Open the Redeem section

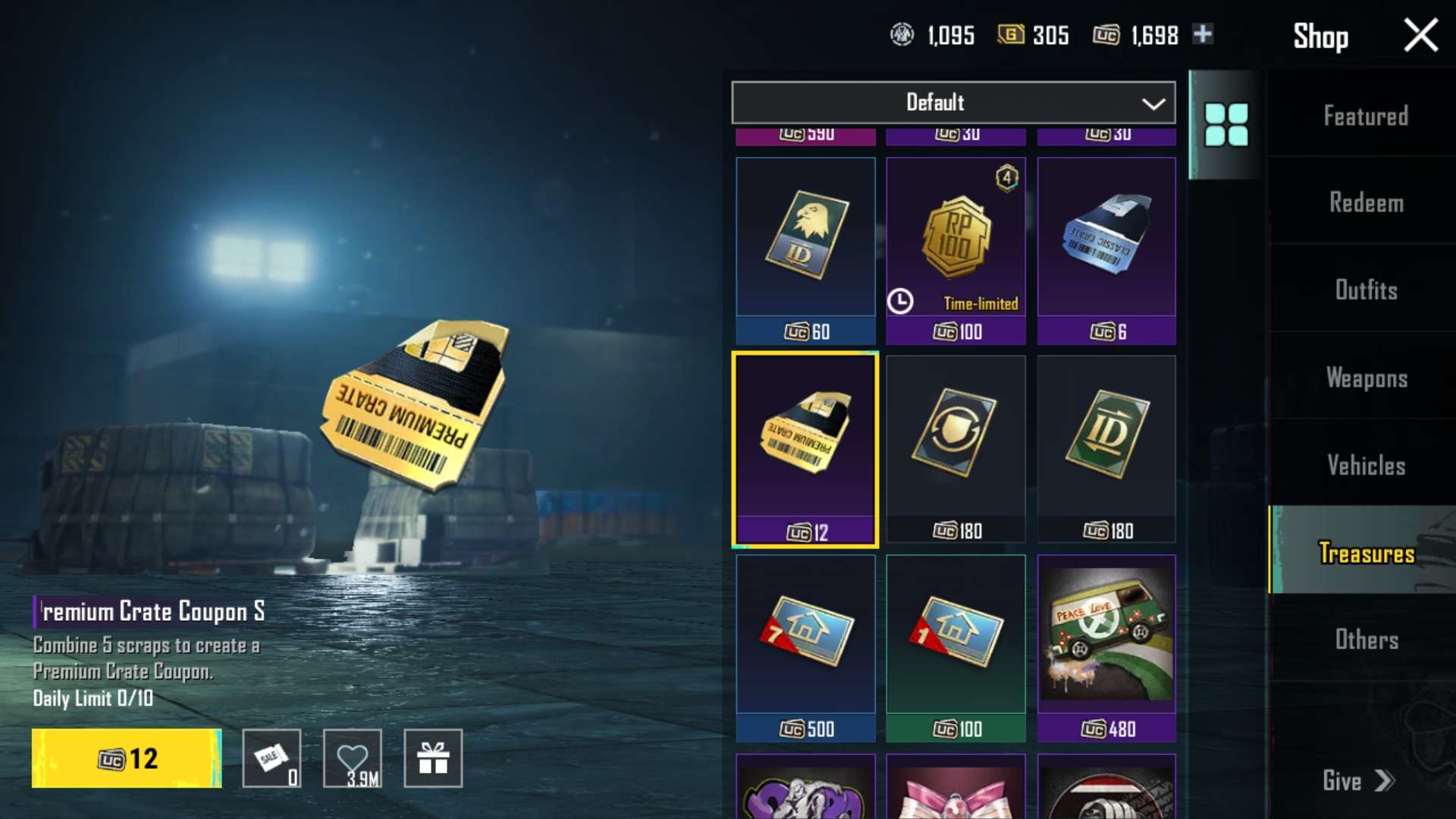point(1367,203)
